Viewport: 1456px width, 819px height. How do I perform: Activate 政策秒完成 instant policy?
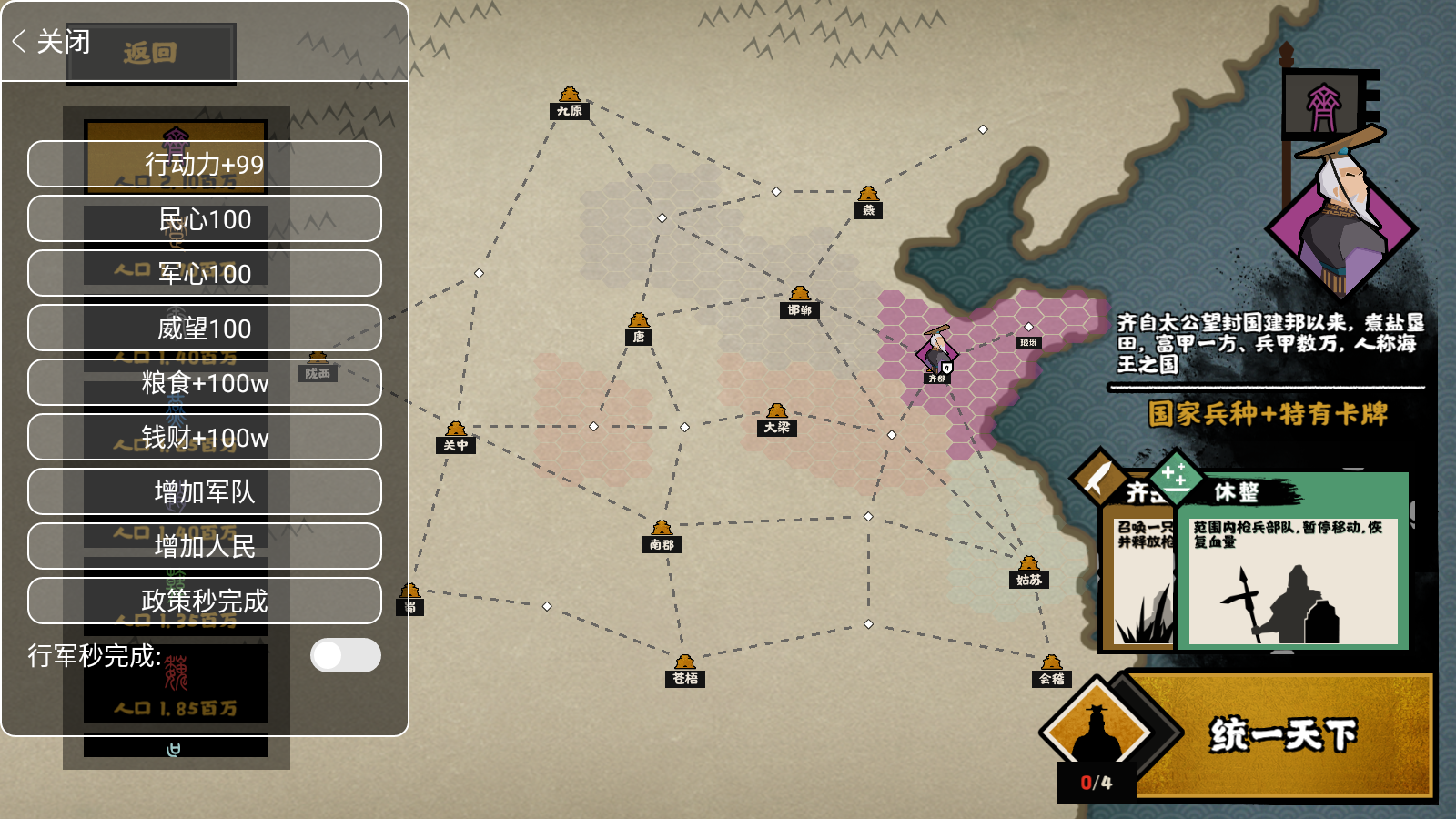205,601
